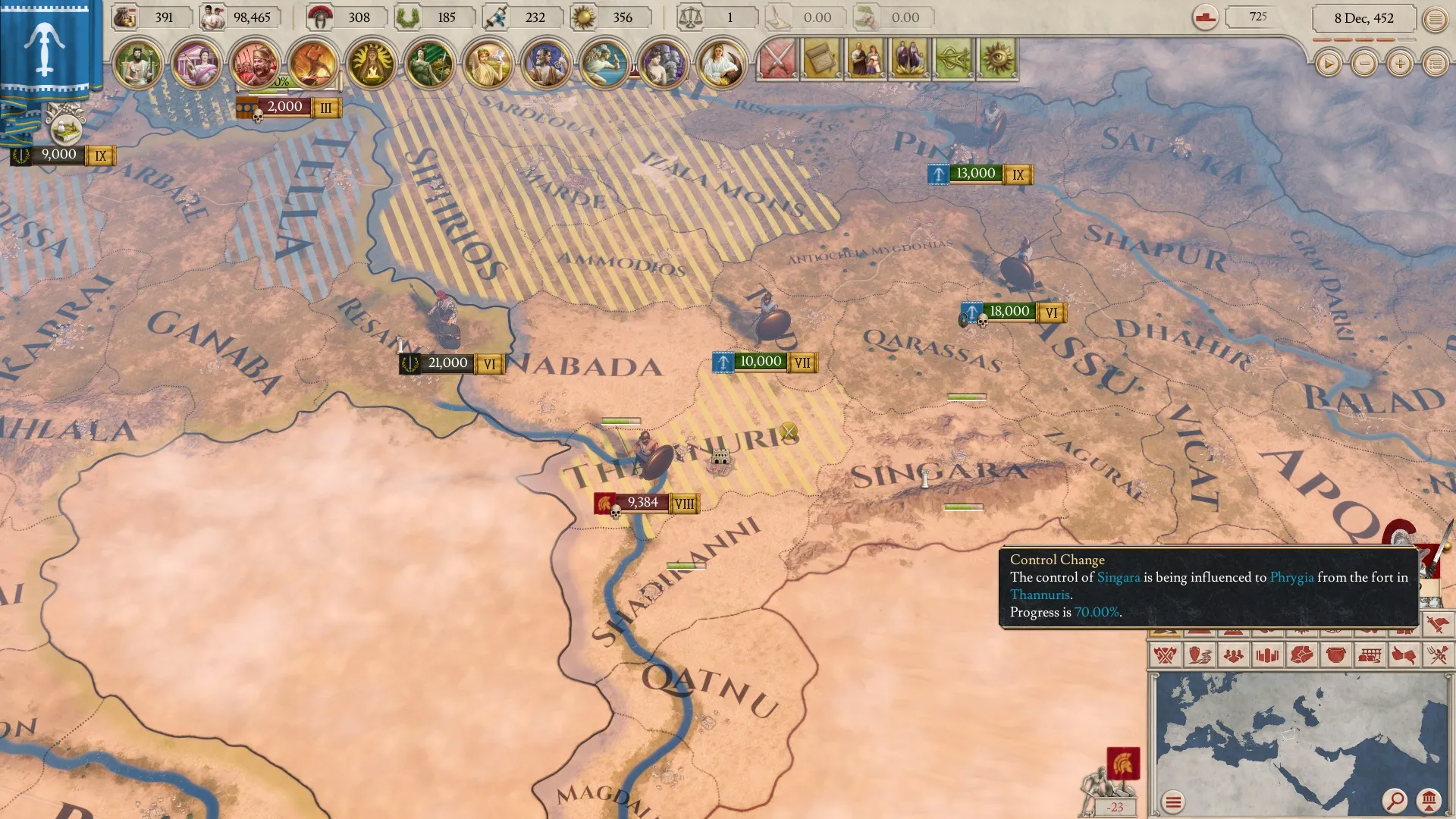1456x819 pixels.
Task: Select the 21,000 army unit banner
Action: (447, 363)
